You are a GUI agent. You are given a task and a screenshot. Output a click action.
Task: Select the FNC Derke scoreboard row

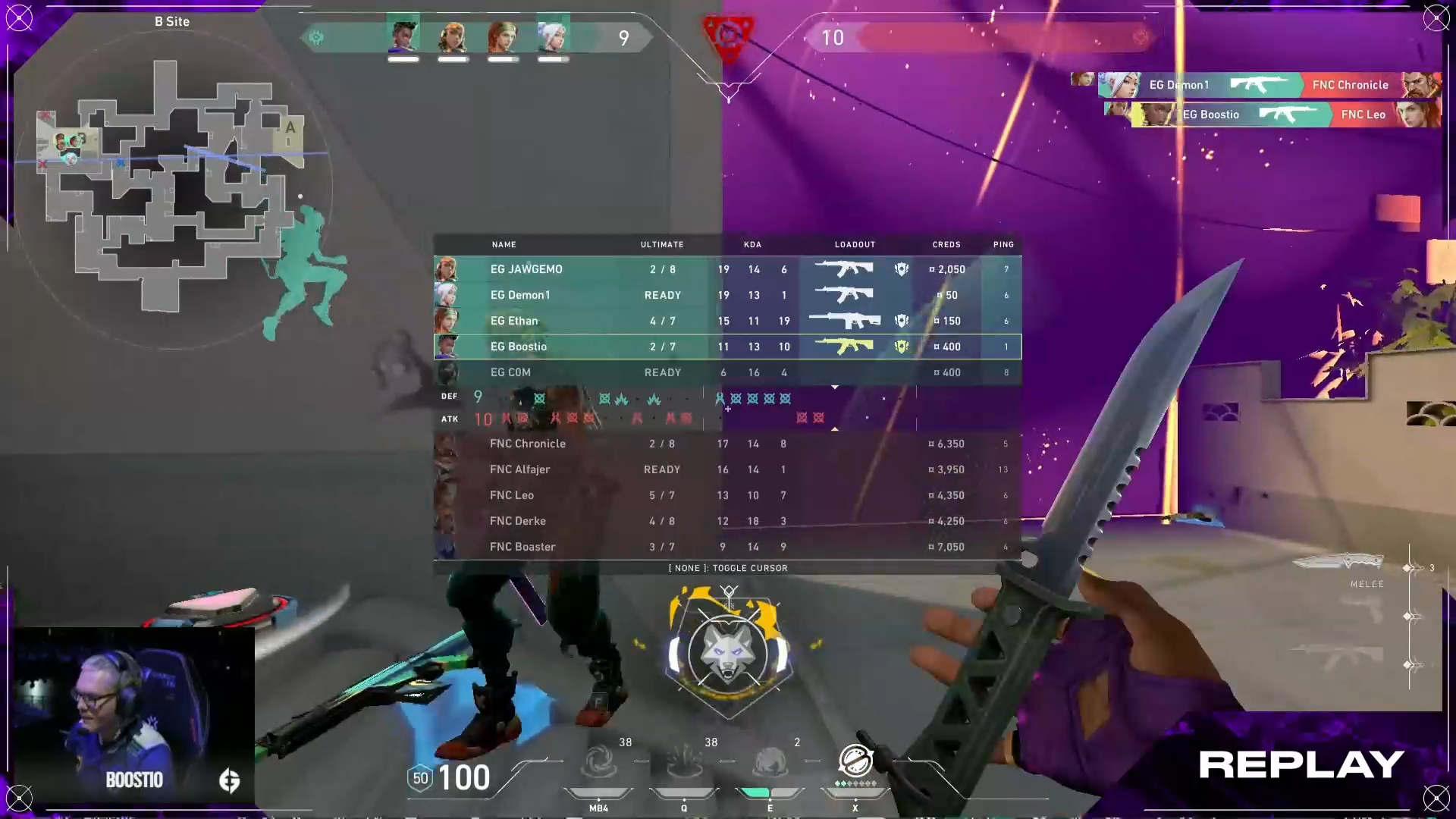click(x=726, y=521)
